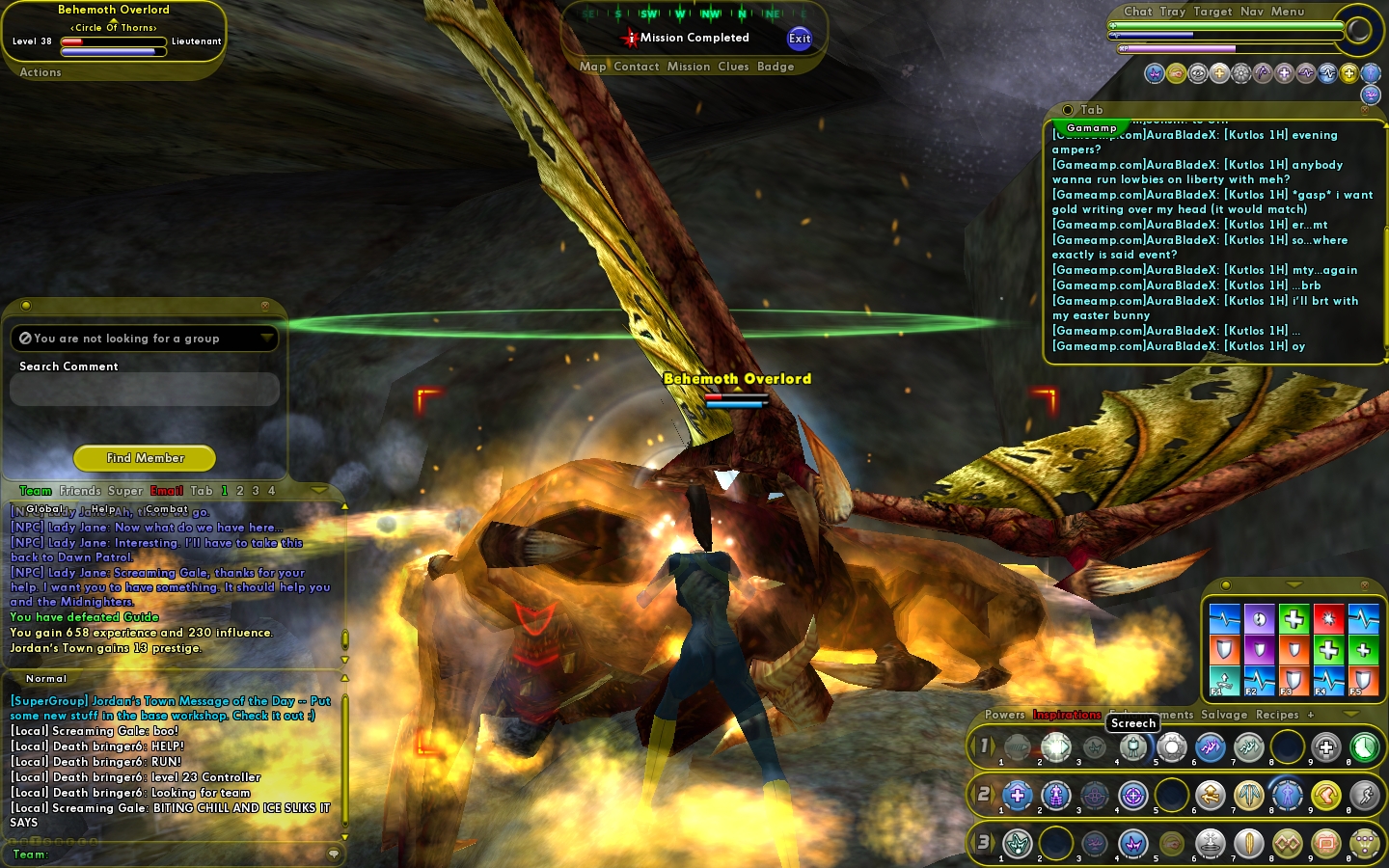Switch to the Combat chat tab

point(167,509)
